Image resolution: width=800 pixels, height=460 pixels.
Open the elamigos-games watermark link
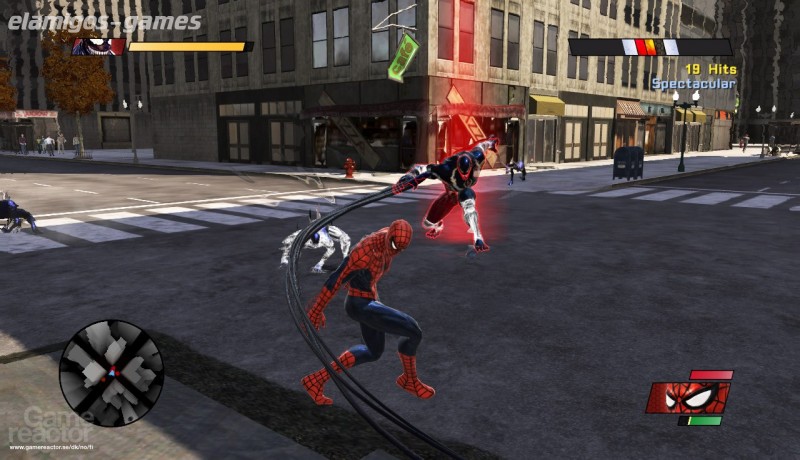(105, 22)
